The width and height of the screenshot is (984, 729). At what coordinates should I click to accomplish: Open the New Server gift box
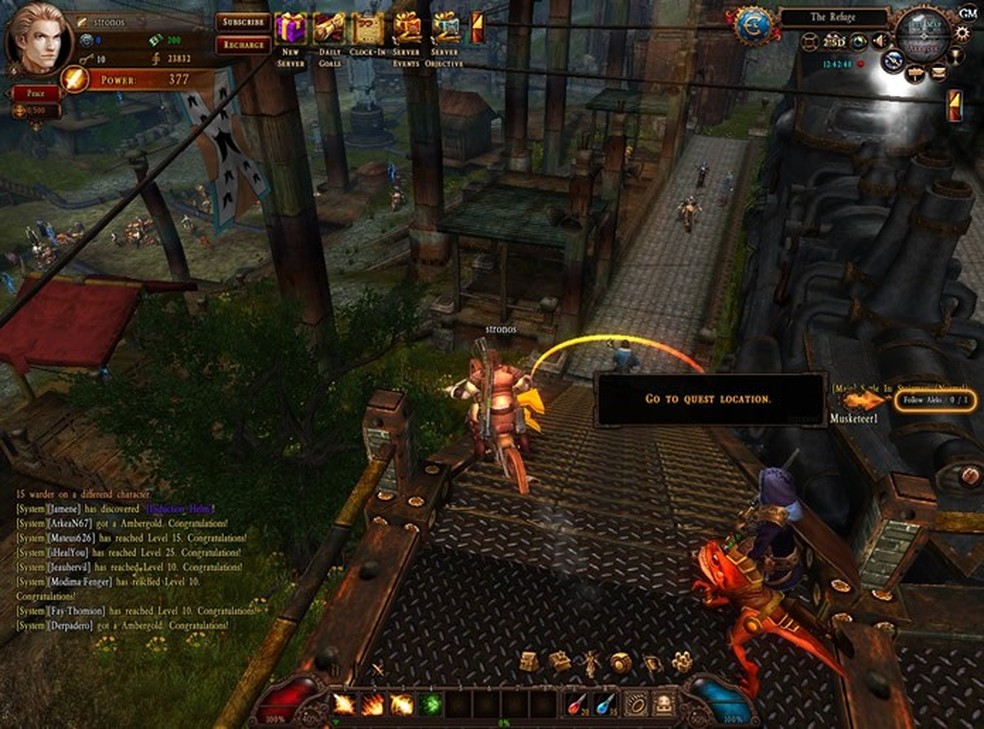(x=291, y=29)
